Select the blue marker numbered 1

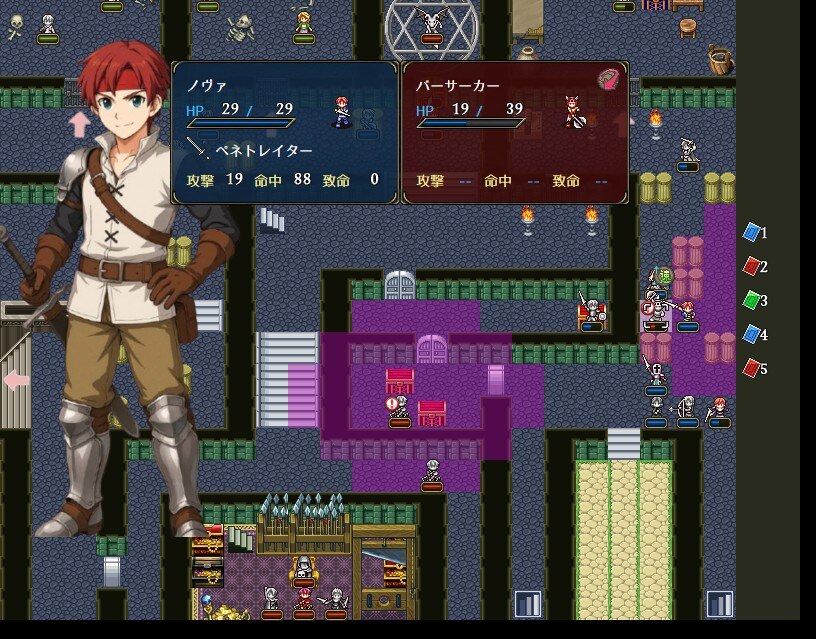click(752, 232)
